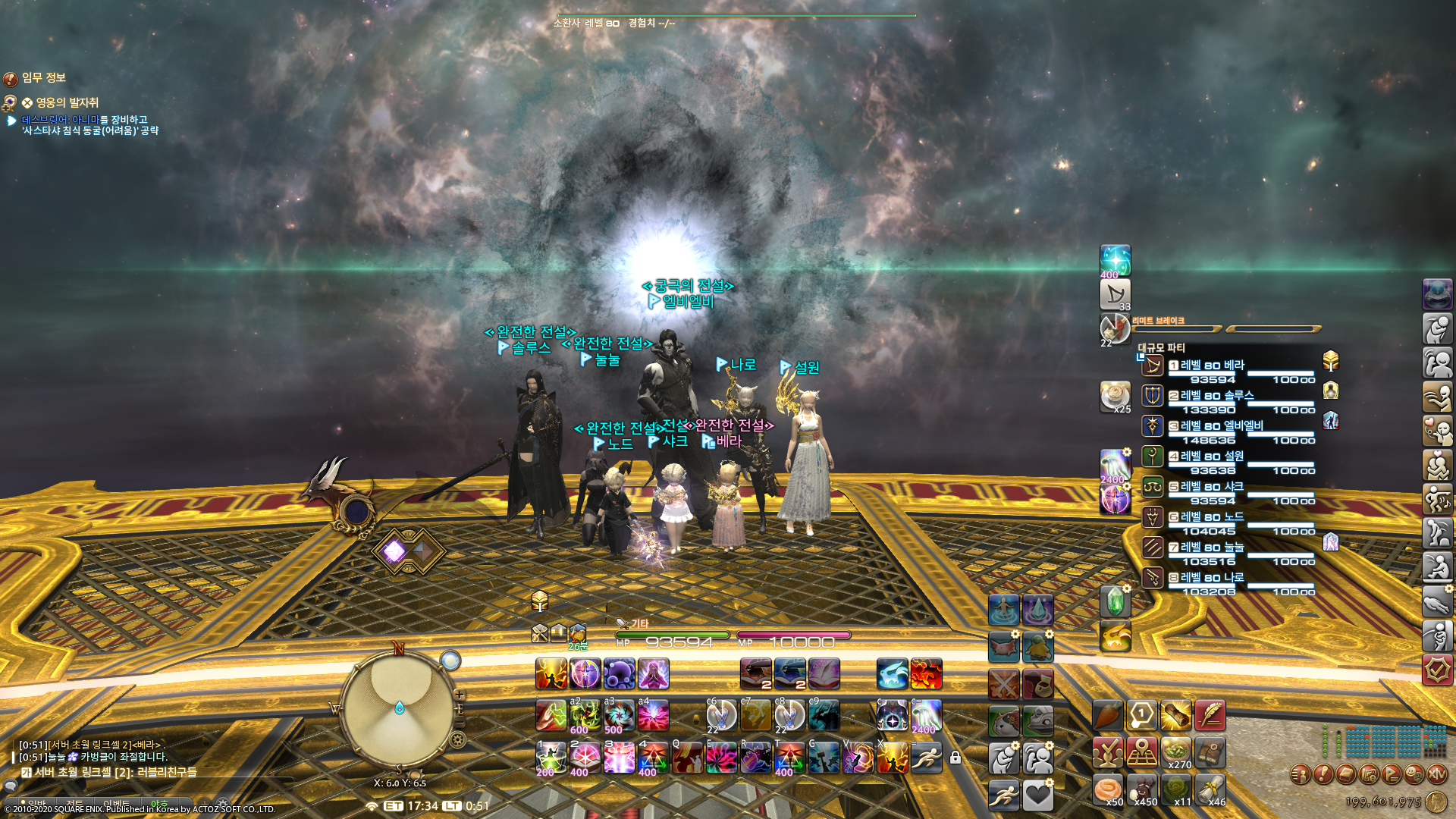Viewport: 1456px width, 819px height.
Task: Zoom in the minimap with plus button
Action: (460, 695)
